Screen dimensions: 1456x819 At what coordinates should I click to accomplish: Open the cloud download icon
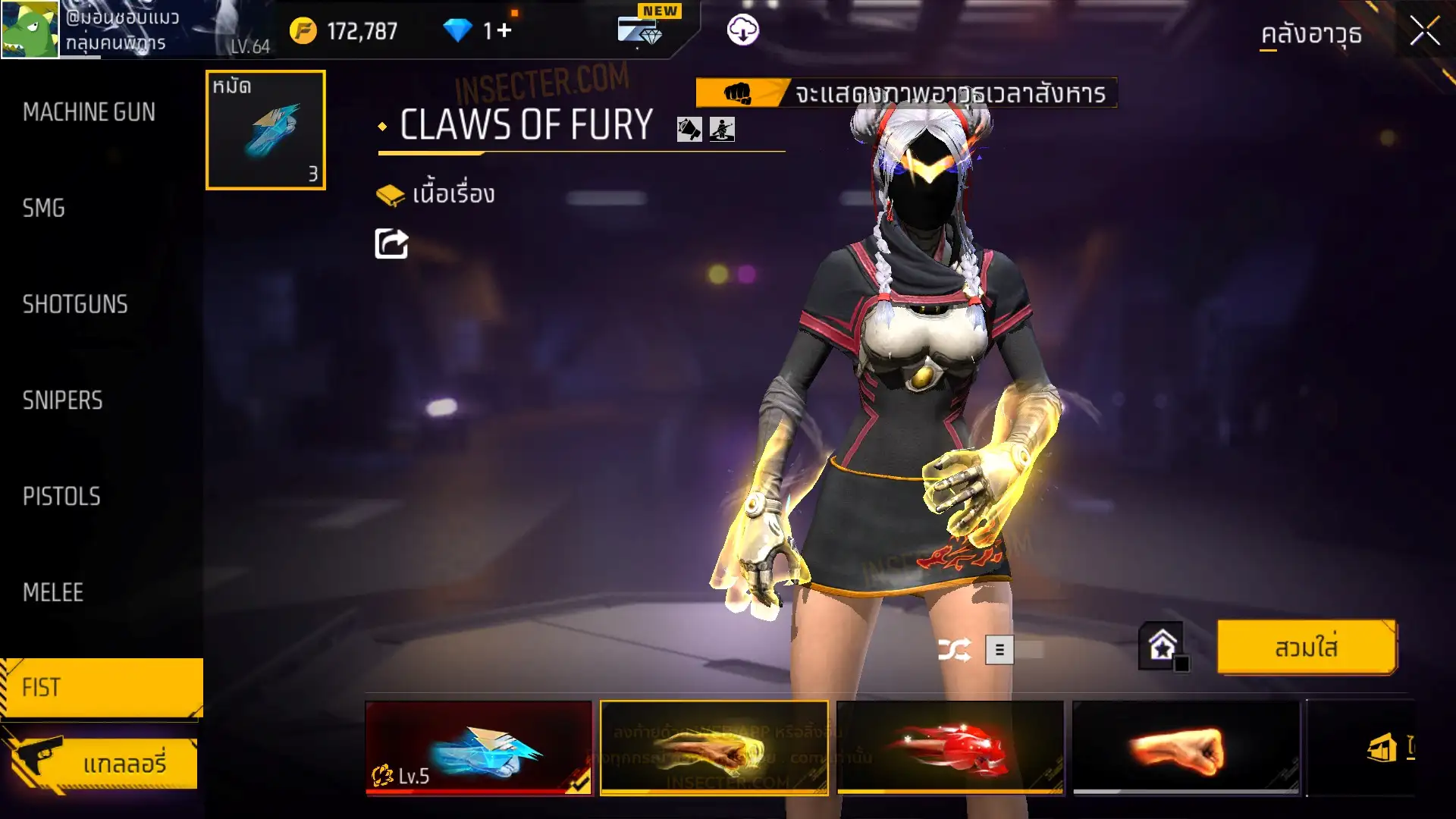coord(742,30)
